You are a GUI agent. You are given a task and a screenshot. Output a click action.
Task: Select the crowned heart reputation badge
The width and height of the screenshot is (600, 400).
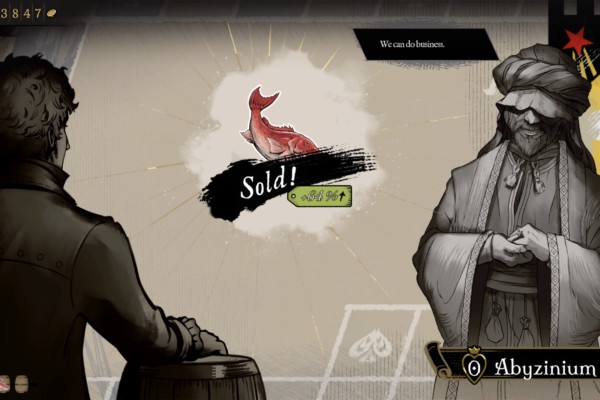[x=473, y=367]
